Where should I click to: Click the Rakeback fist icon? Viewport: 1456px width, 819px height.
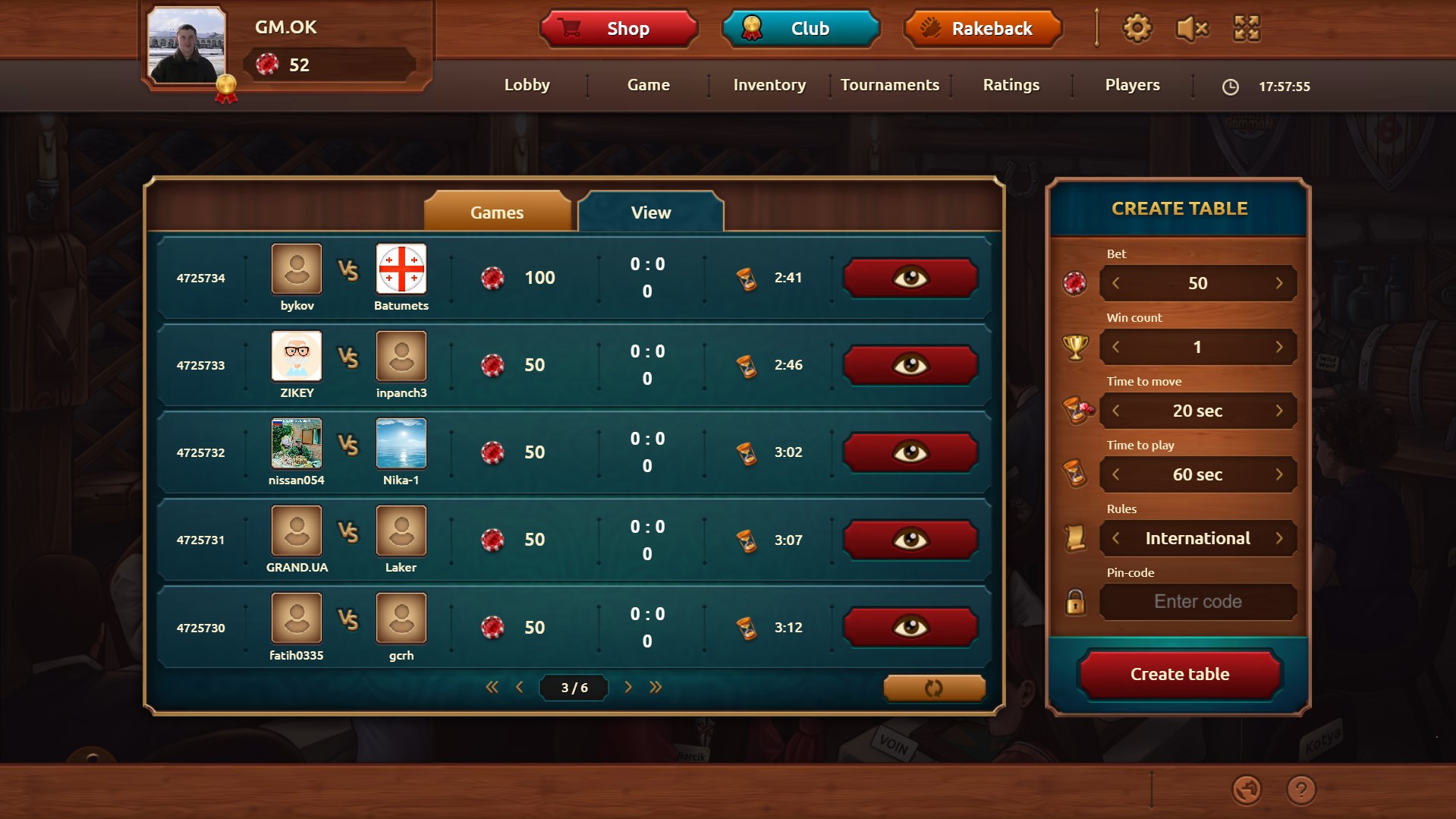[931, 28]
